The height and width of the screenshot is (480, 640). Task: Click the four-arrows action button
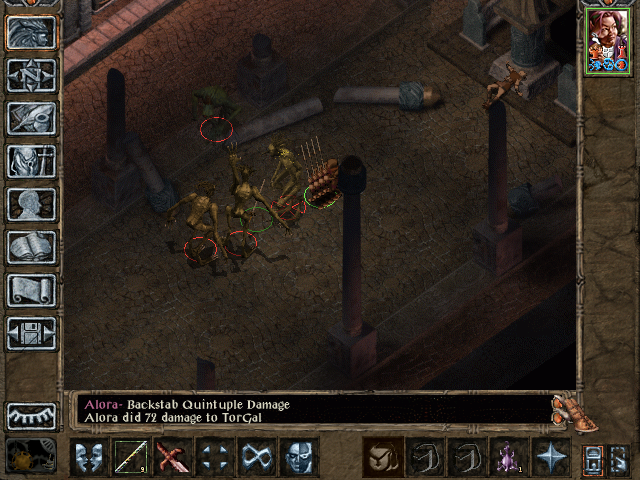216,457
